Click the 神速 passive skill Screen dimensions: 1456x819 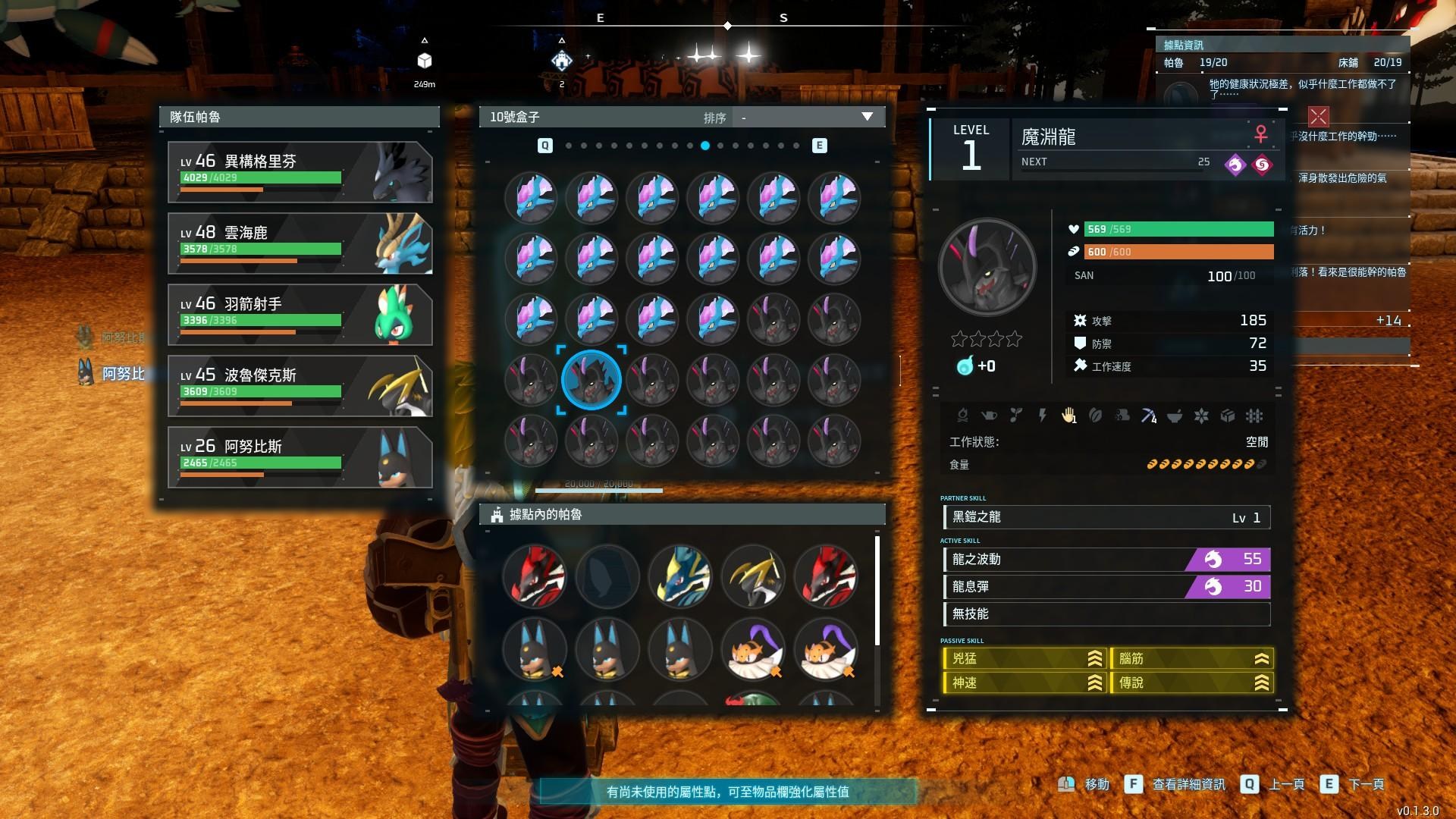point(1024,682)
